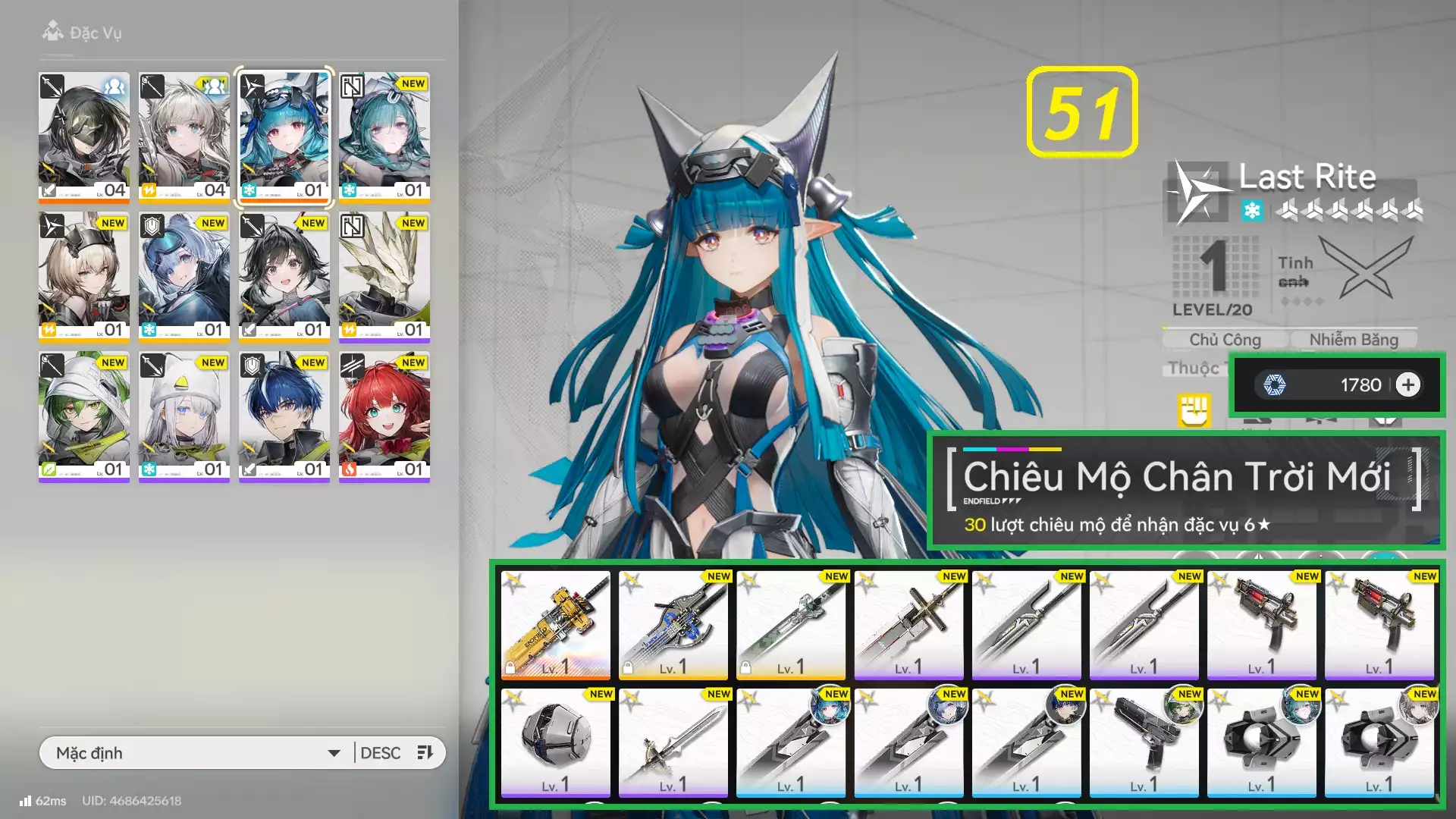Choose the masked dark-haired operator card

(x=84, y=136)
